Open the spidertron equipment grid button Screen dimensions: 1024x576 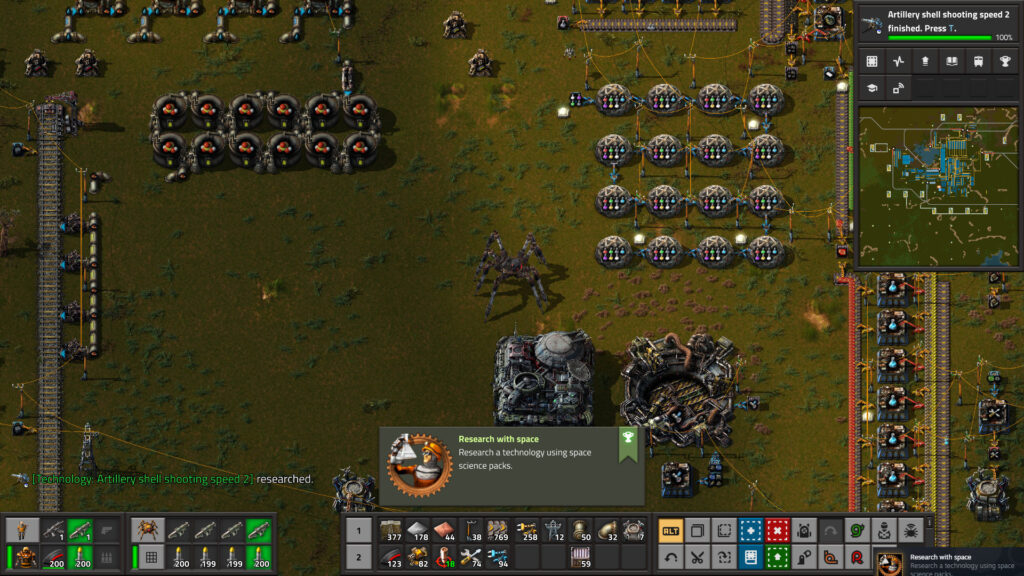150,557
